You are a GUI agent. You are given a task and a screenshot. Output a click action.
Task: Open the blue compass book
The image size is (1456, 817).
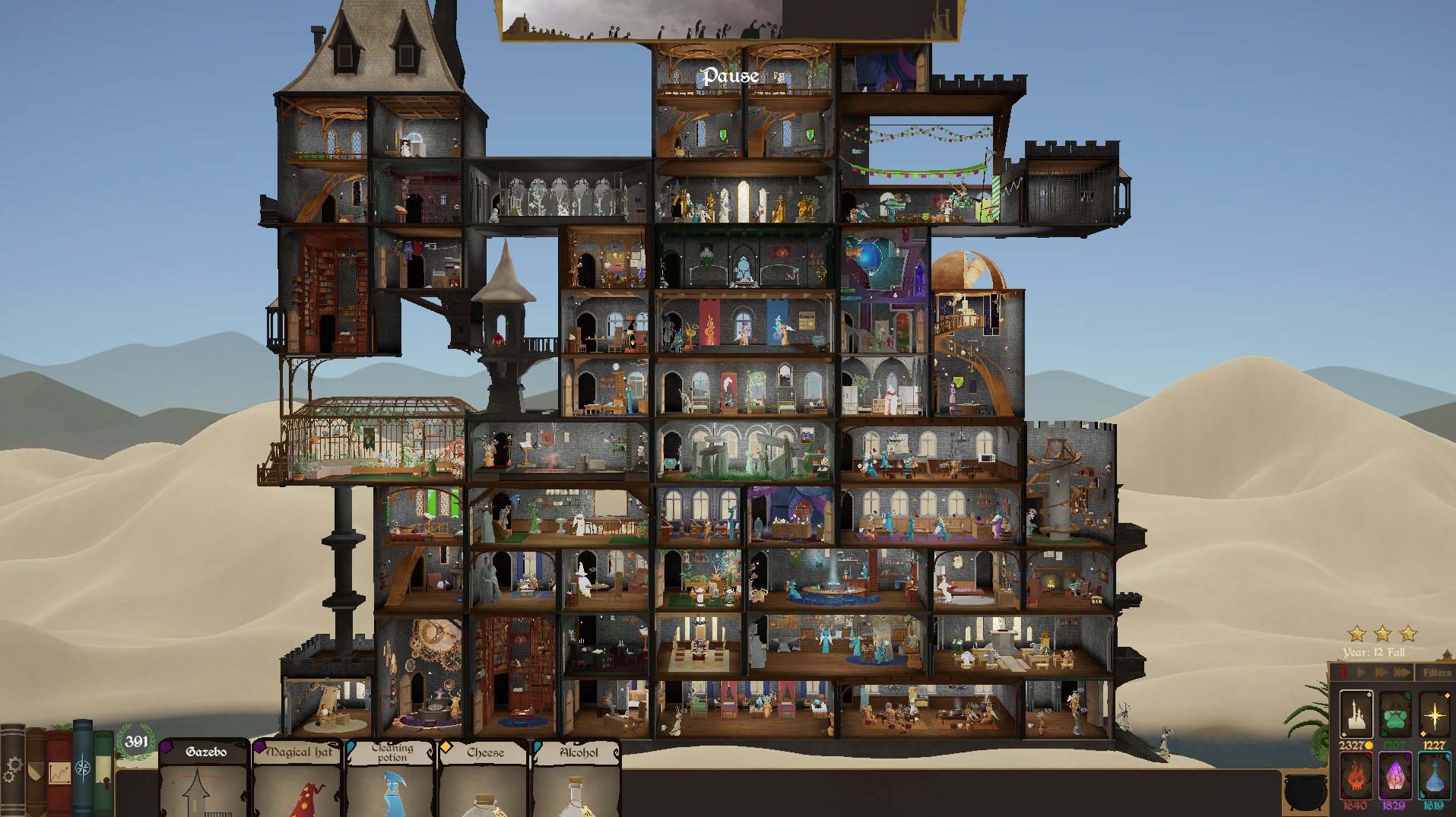(83, 768)
